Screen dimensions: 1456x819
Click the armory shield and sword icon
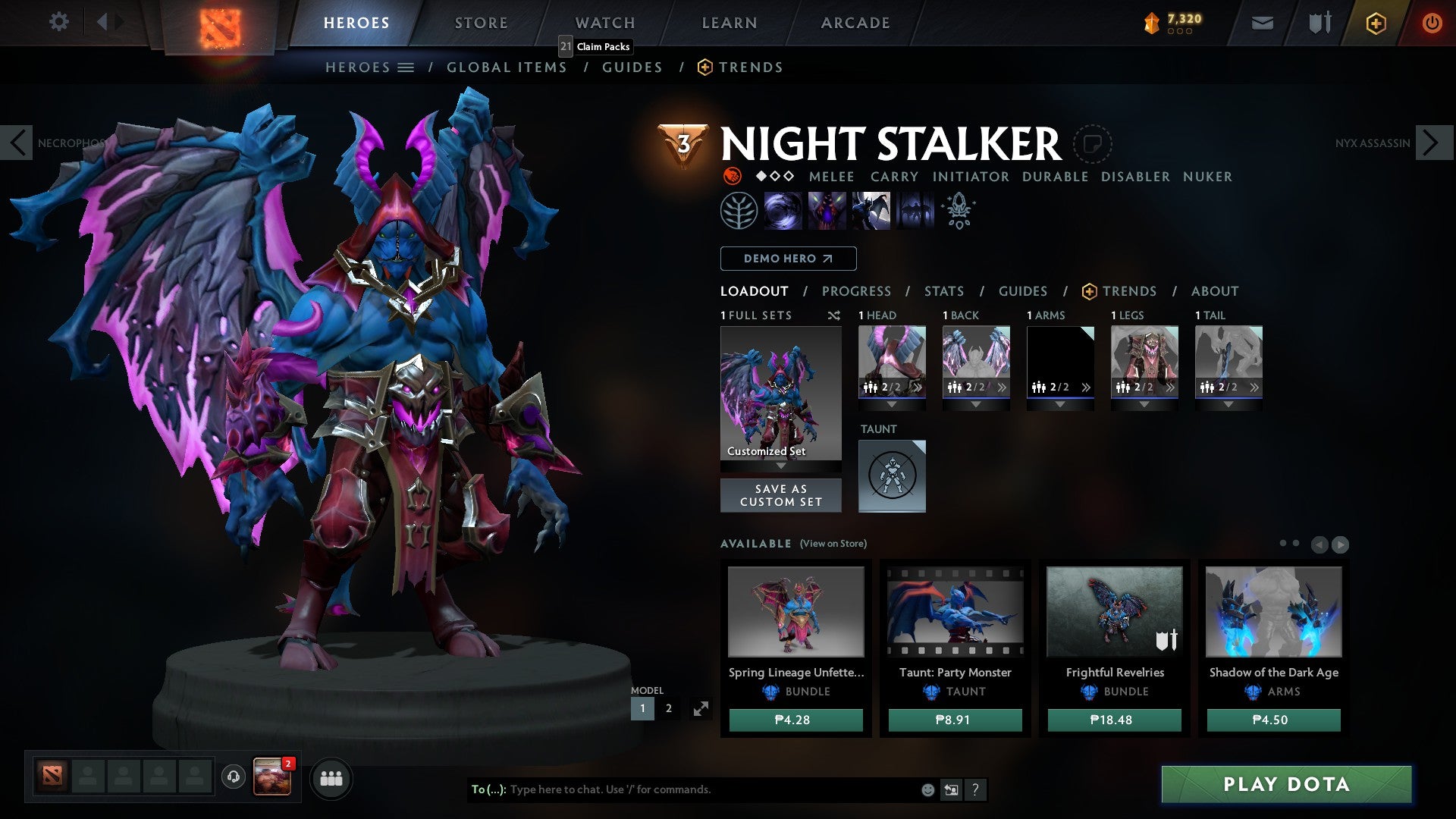(x=1319, y=23)
